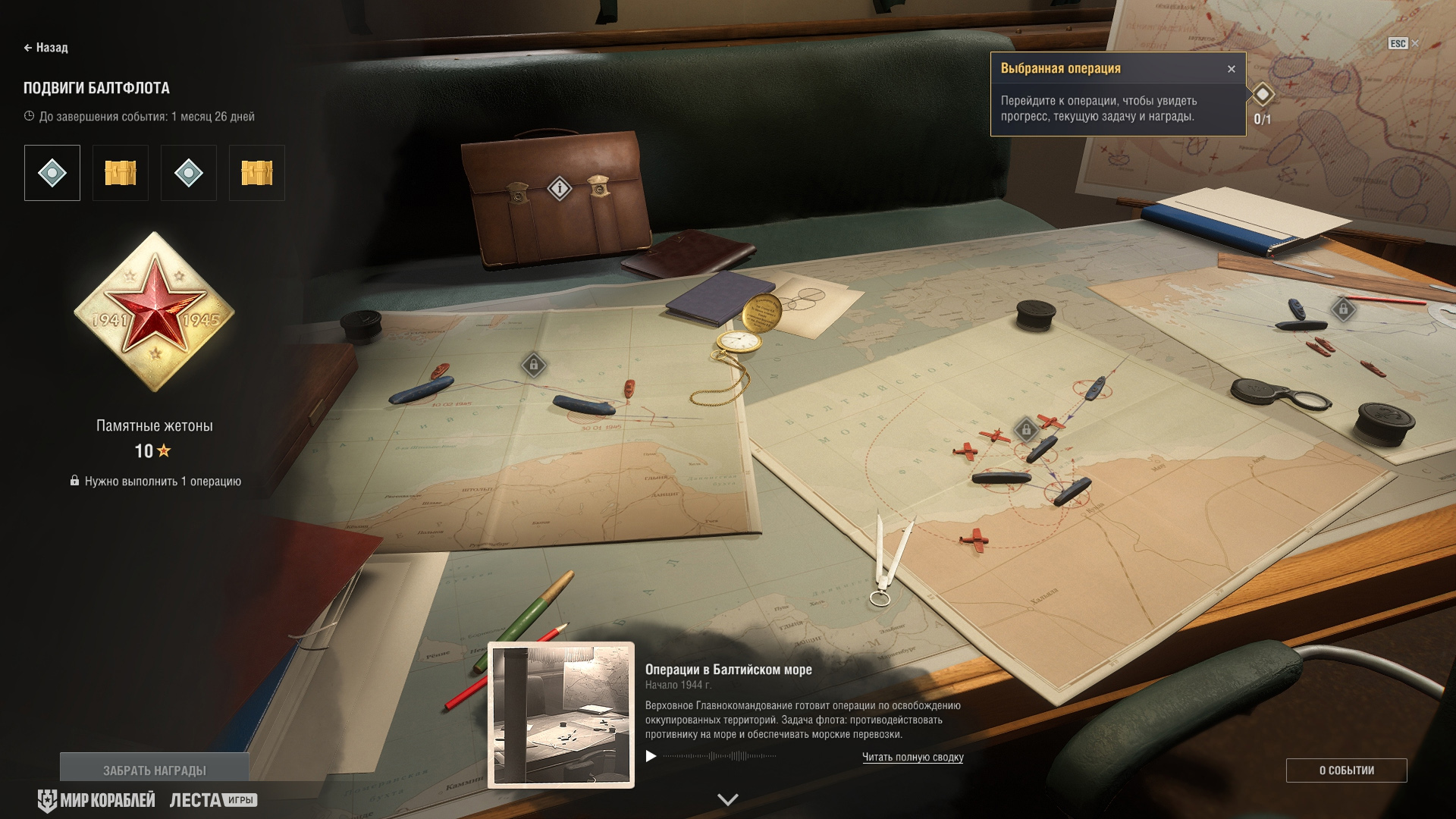Claim rewards with ЗАБРАТЬ НАГРАДЫ button
The image size is (1456, 819).
click(x=155, y=770)
